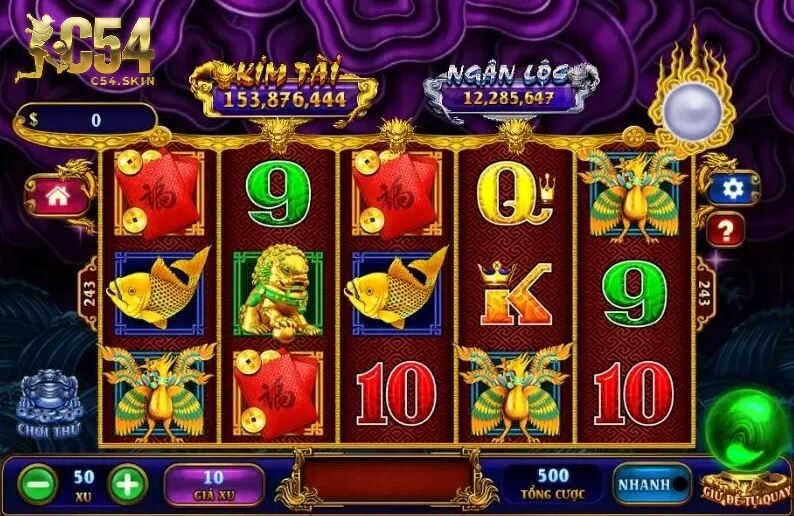The image size is (794, 516).
Task: Toggle the Nhanh fast spin mode
Action: pos(652,484)
